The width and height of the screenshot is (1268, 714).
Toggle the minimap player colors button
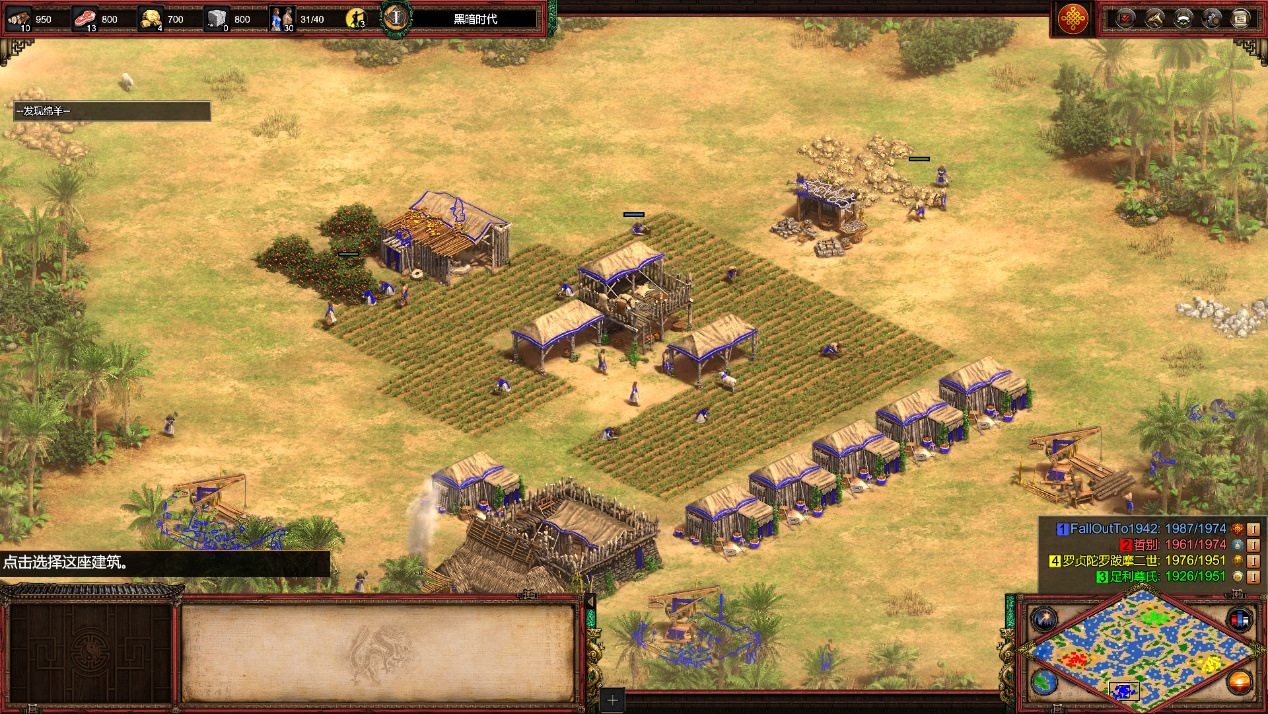pos(1241,619)
